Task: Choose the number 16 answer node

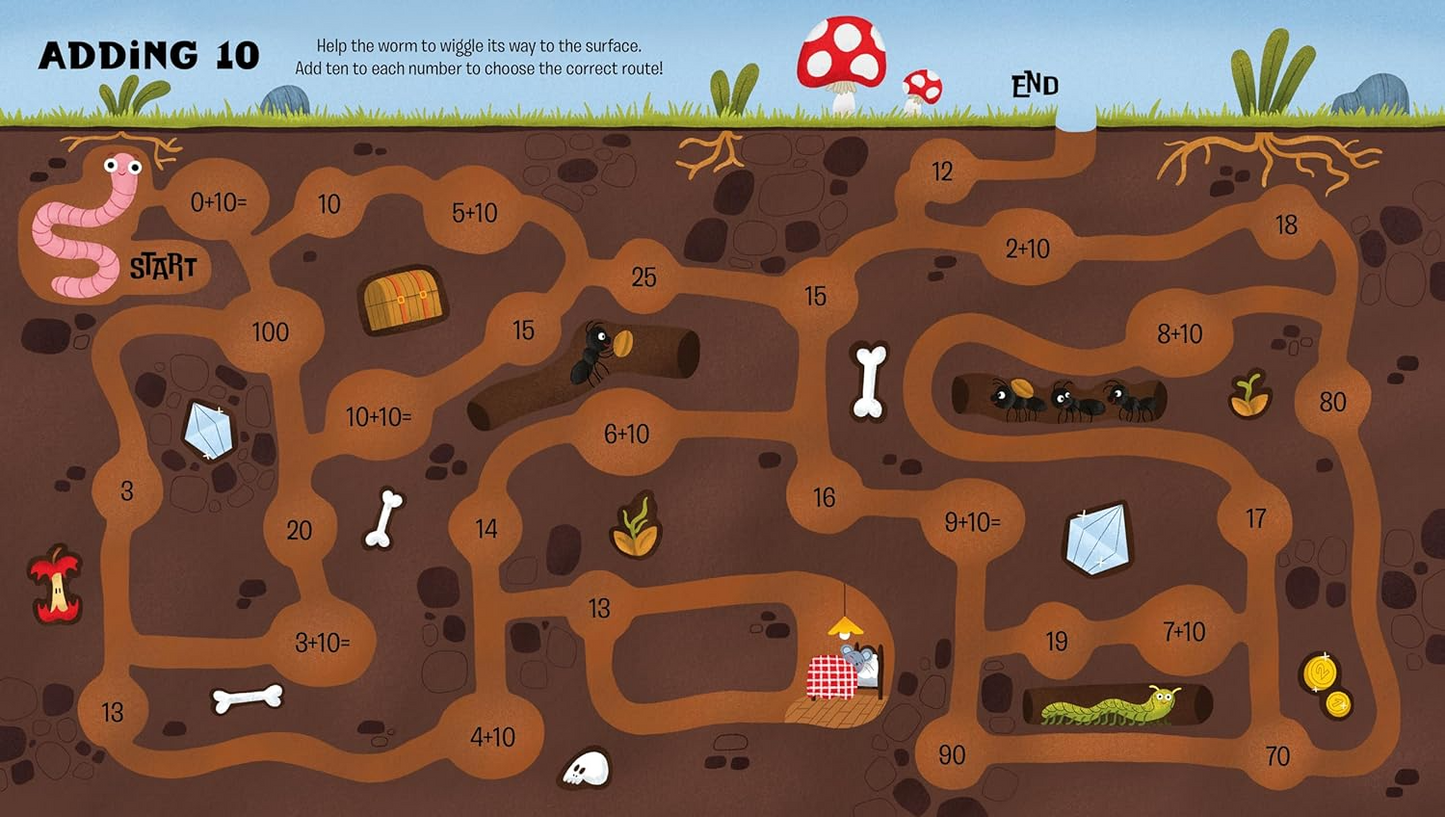Action: [824, 497]
